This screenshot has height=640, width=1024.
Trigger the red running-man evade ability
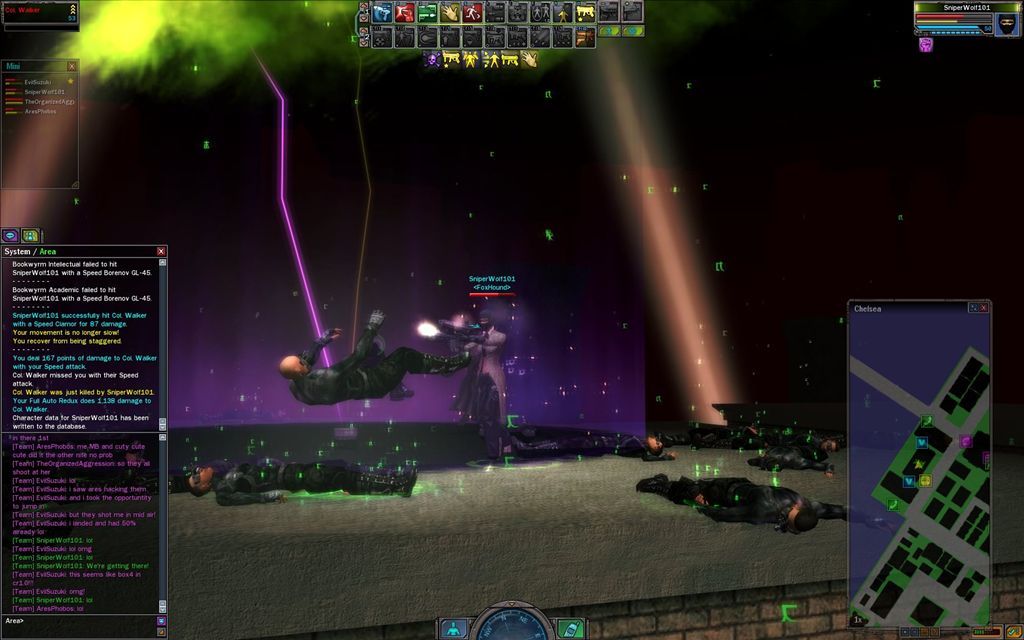click(x=472, y=13)
